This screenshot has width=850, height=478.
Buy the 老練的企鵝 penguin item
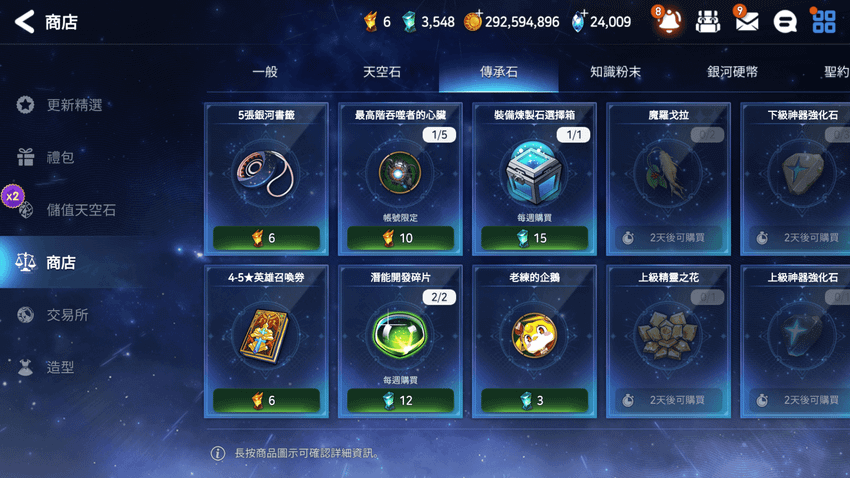coord(534,400)
